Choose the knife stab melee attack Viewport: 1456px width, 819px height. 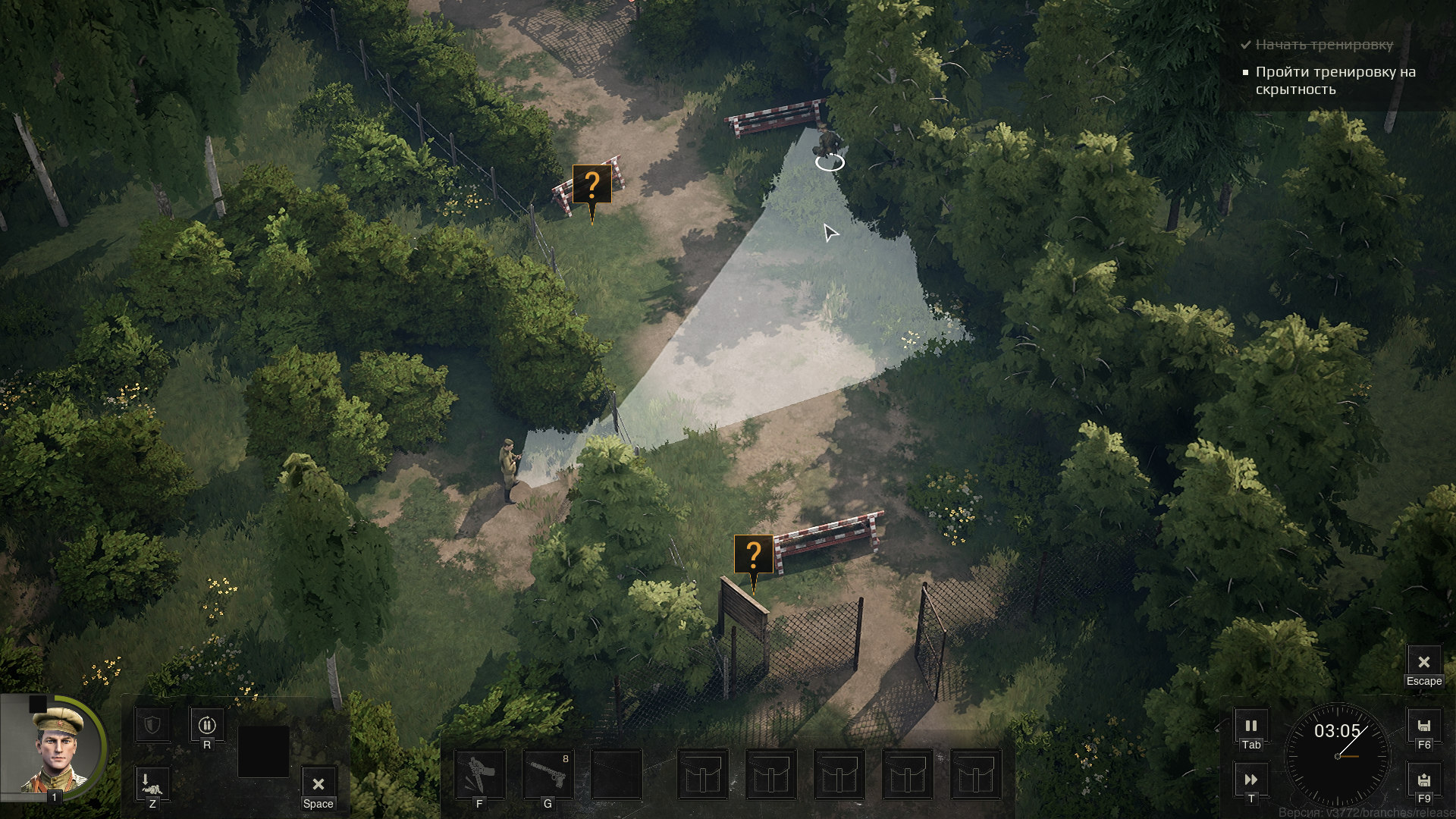479,774
